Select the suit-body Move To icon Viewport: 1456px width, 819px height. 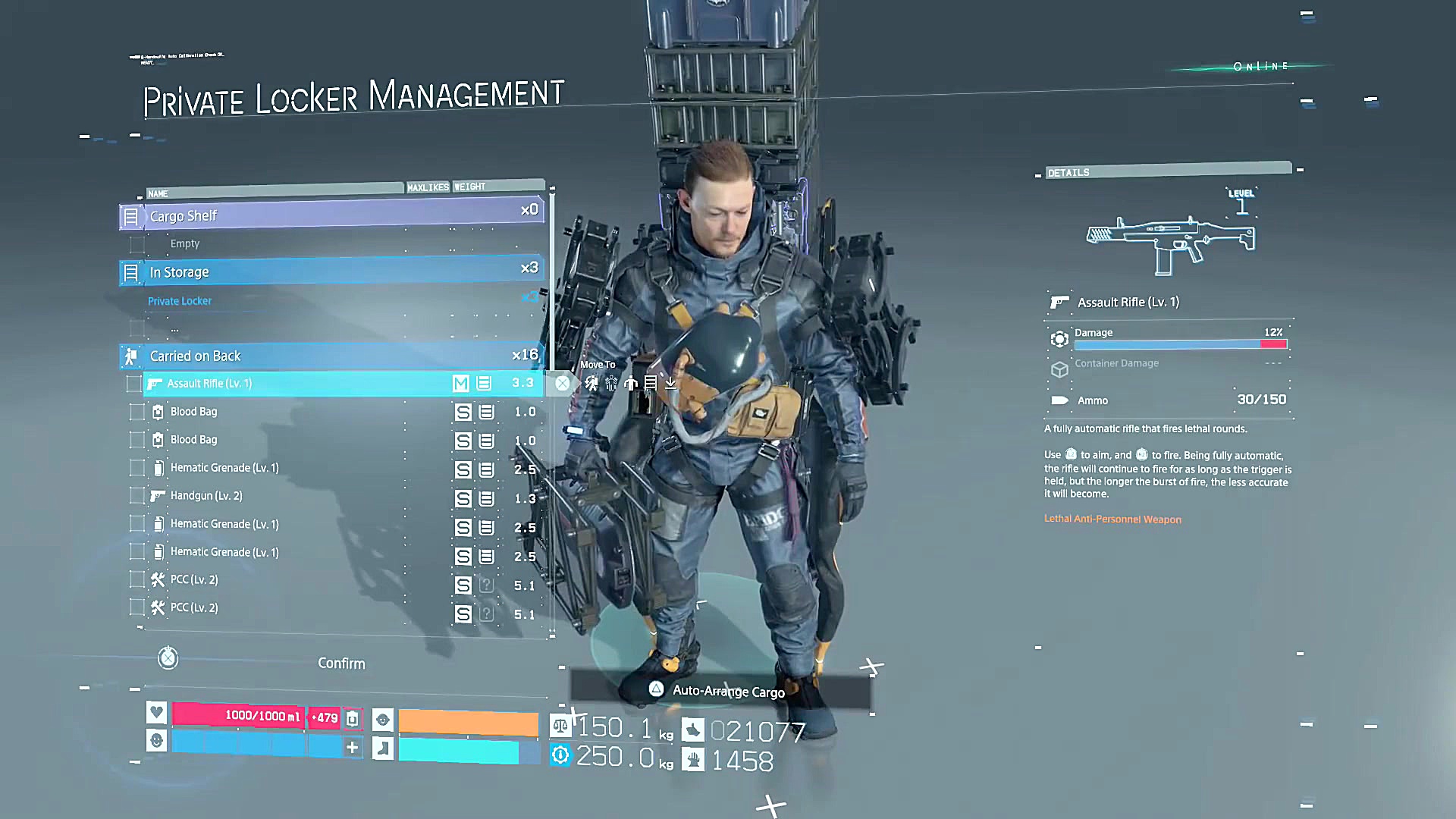click(631, 384)
